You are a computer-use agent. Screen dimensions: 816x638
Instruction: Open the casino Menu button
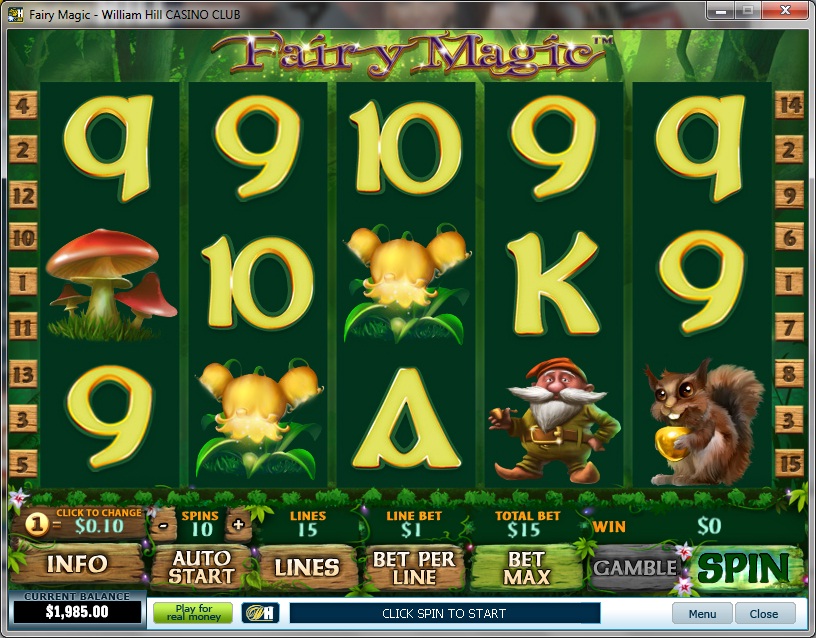click(x=702, y=614)
